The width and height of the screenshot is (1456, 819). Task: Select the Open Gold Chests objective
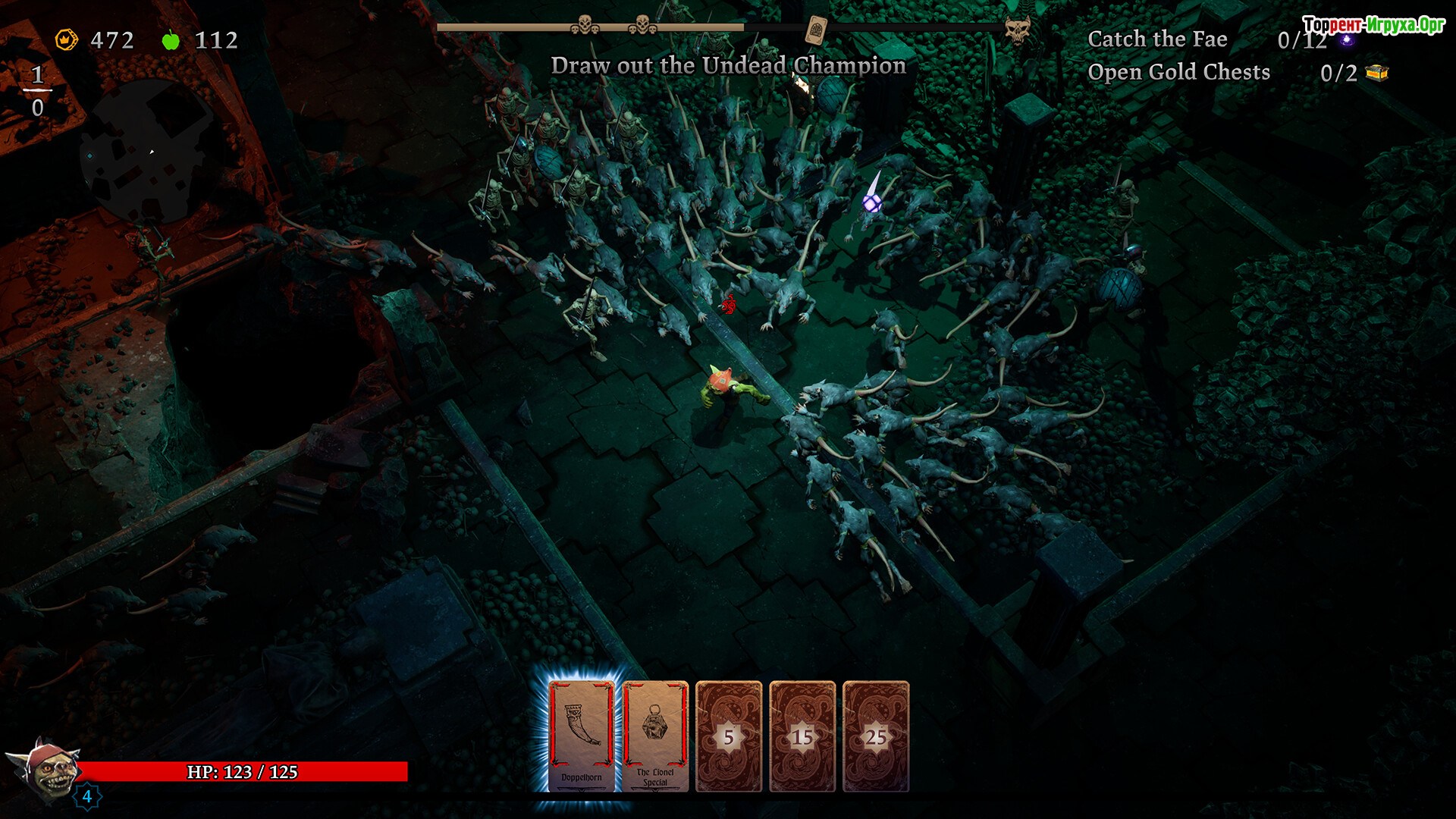pos(1178,72)
